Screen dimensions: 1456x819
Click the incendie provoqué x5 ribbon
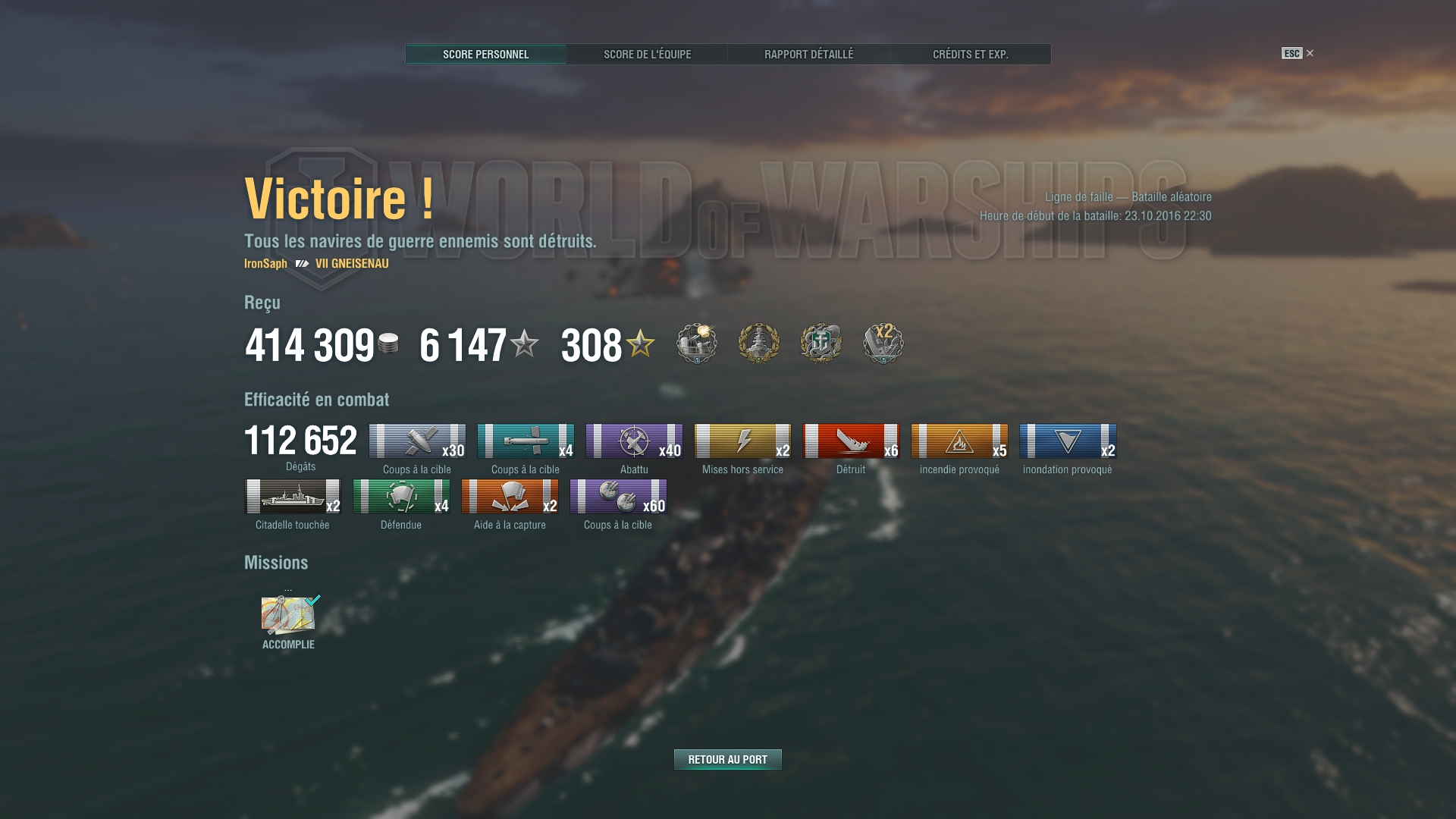click(x=959, y=441)
